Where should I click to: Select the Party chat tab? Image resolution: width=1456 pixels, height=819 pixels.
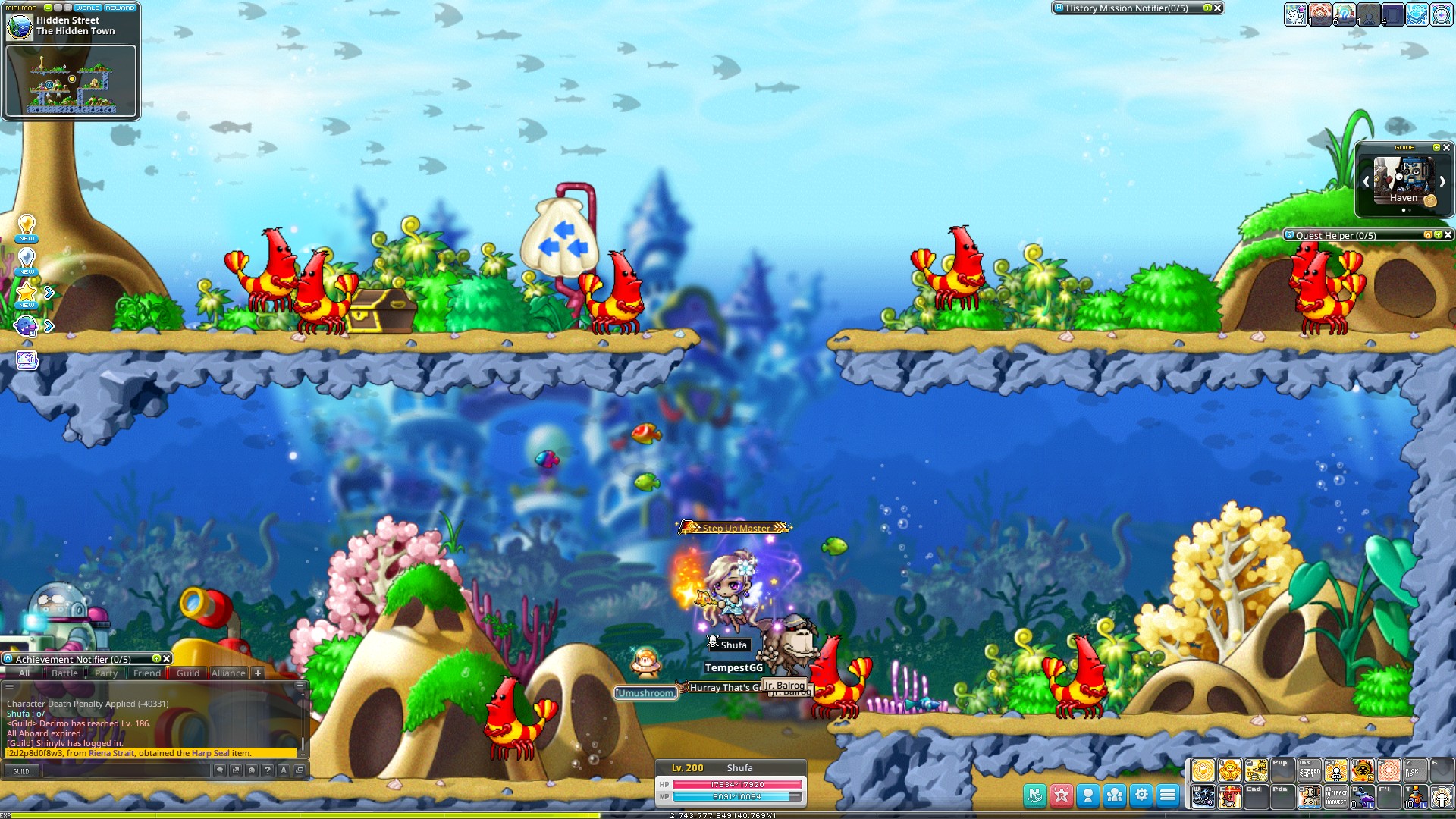[106, 673]
